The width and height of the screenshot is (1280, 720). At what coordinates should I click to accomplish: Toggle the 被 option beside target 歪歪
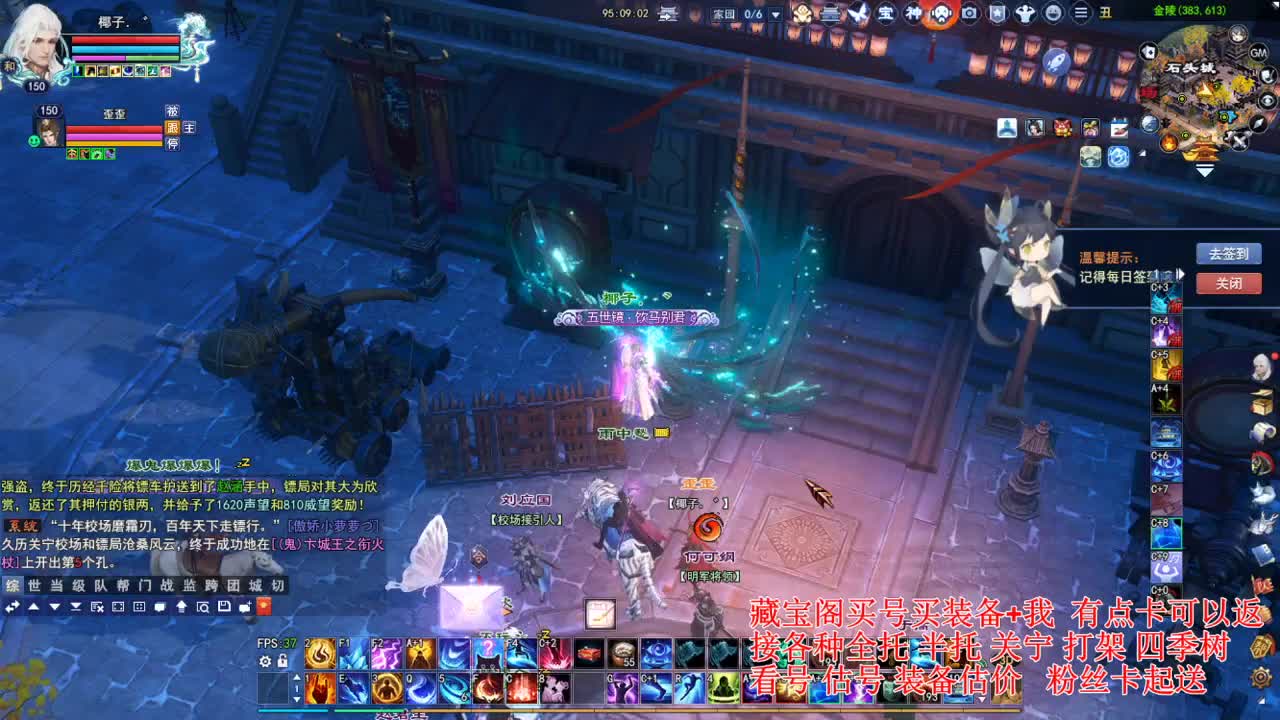(172, 111)
